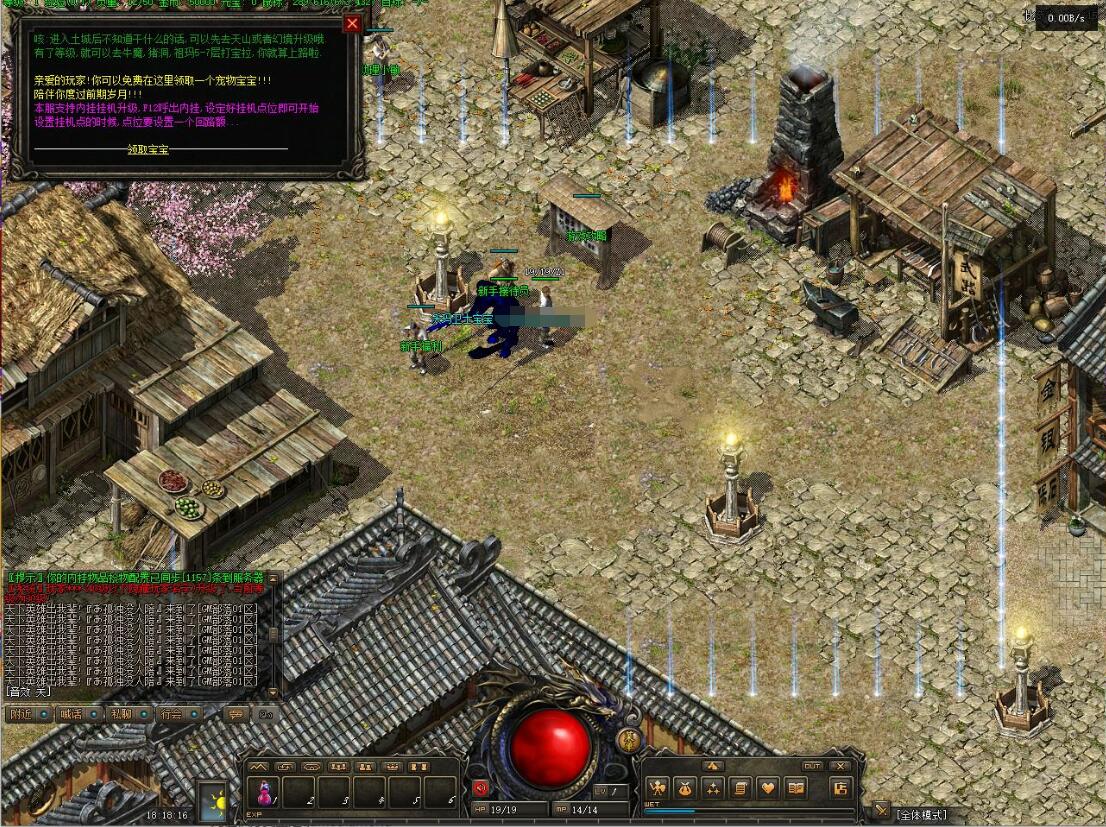Close the NPC dialogue window
Image resolution: width=1106 pixels, height=827 pixels.
[x=352, y=24]
